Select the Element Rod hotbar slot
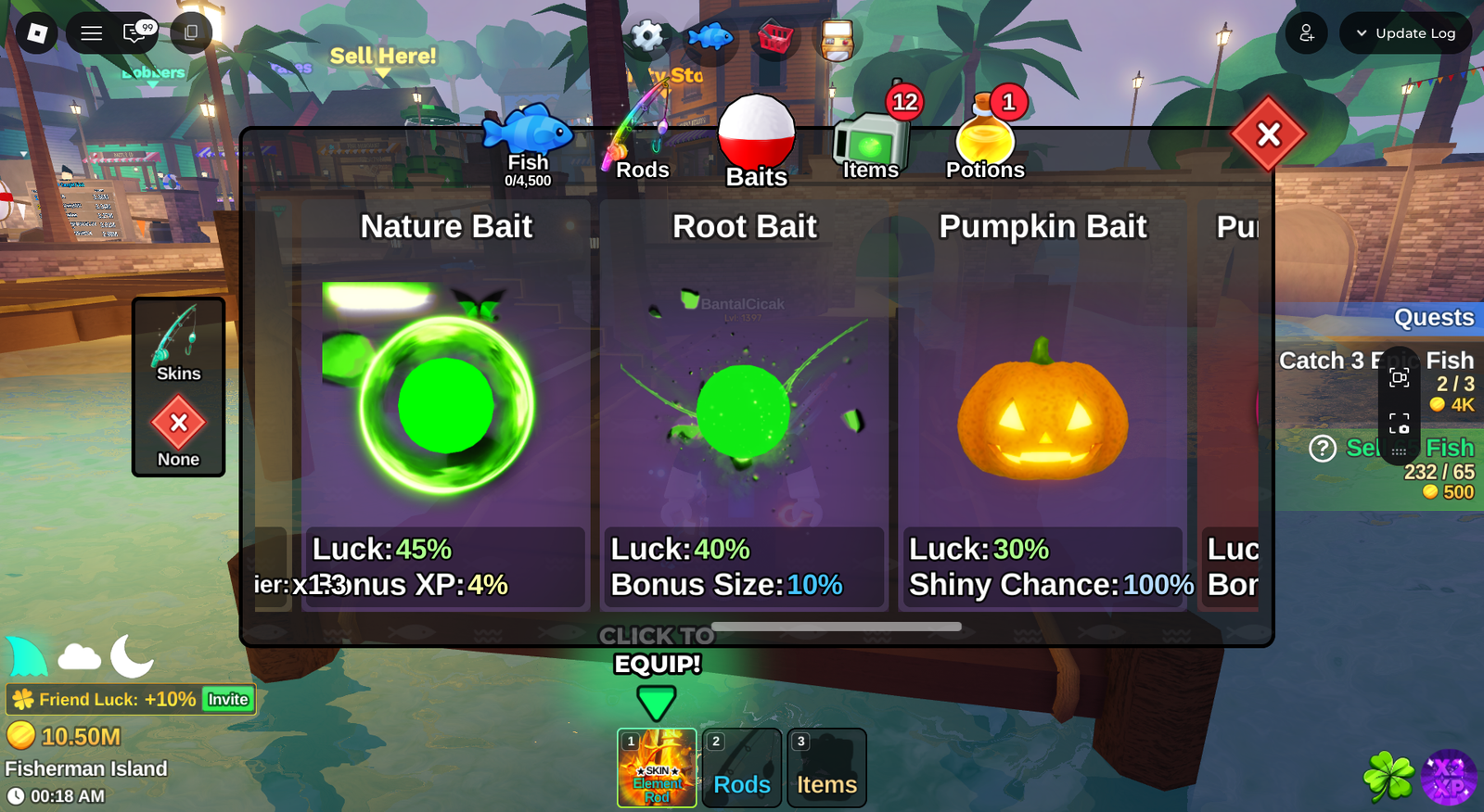This screenshot has width=1484, height=812. [657, 768]
